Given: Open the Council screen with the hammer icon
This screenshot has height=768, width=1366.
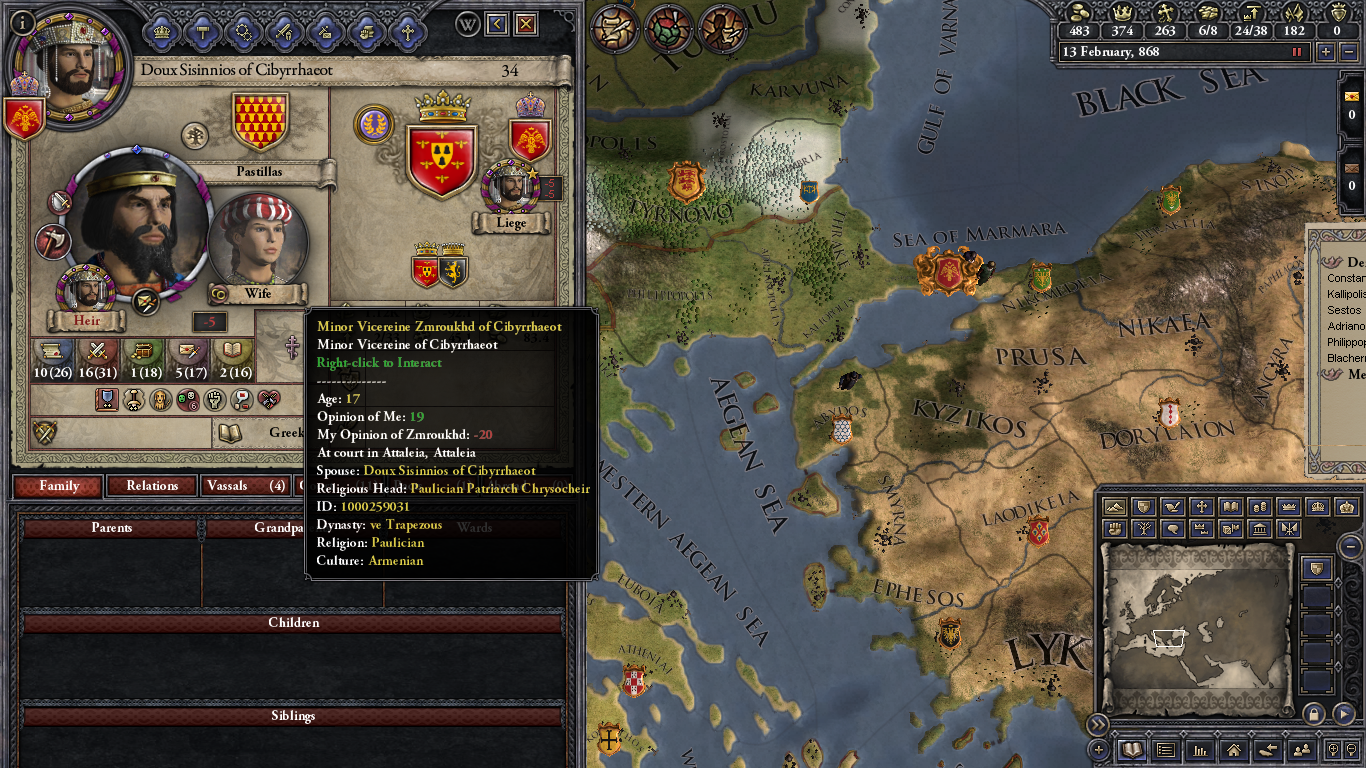Looking at the screenshot, I should click(202, 31).
